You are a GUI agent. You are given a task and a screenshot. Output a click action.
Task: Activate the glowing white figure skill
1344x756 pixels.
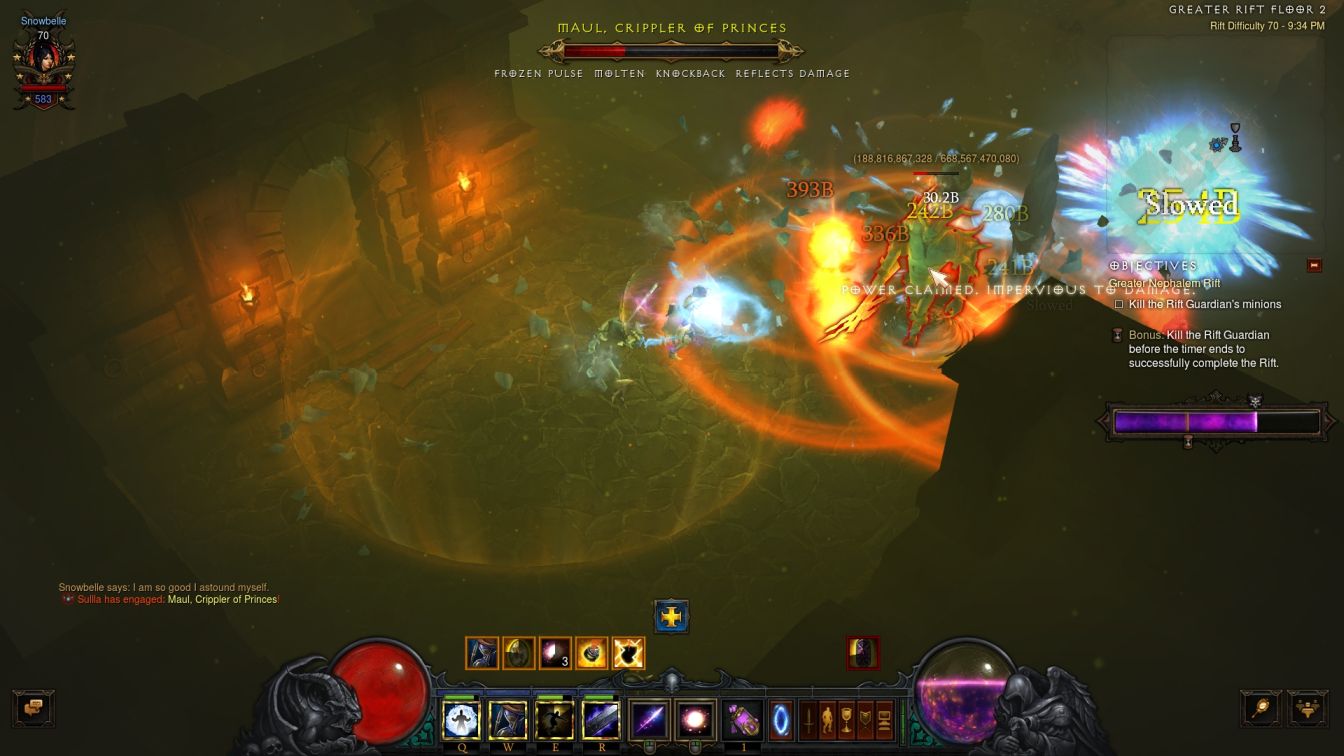tap(461, 720)
